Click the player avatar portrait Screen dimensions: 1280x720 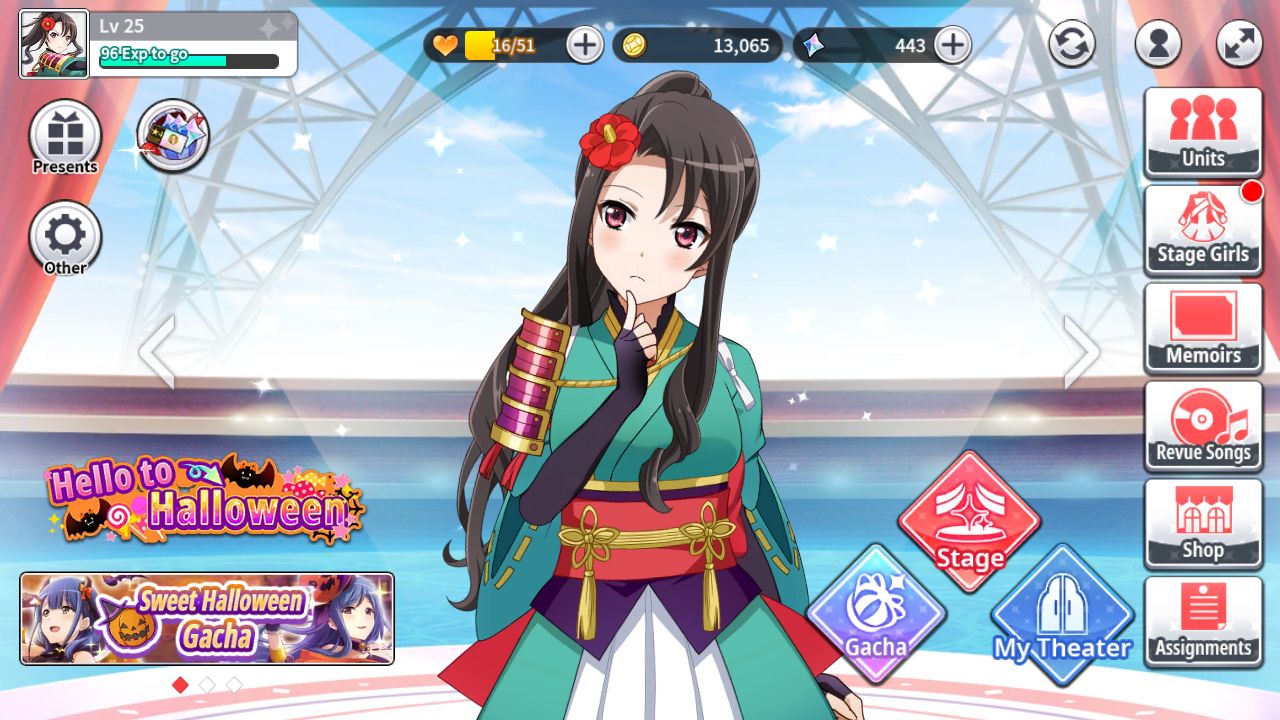pyautogui.click(x=54, y=44)
